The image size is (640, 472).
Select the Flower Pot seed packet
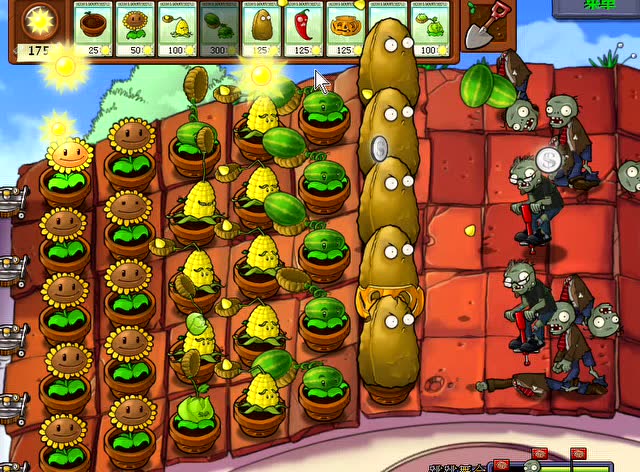coord(94,26)
